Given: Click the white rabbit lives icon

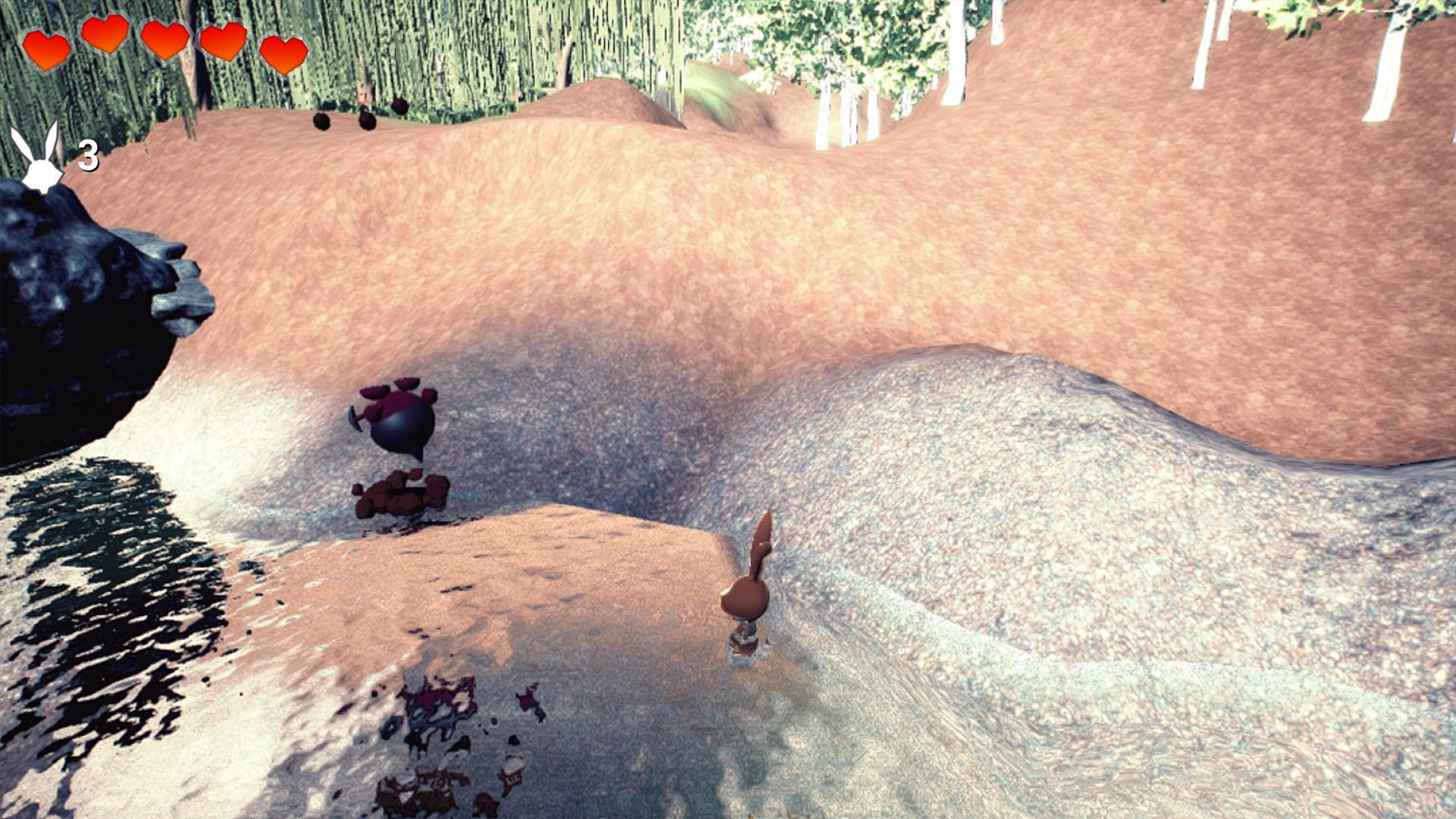Looking at the screenshot, I should coord(38,161).
